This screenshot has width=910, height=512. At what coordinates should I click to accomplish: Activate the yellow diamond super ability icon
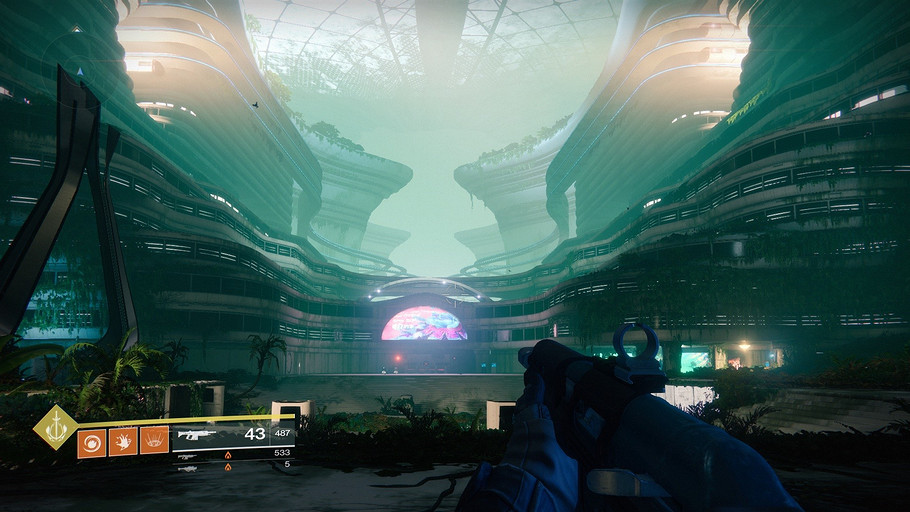click(x=55, y=427)
